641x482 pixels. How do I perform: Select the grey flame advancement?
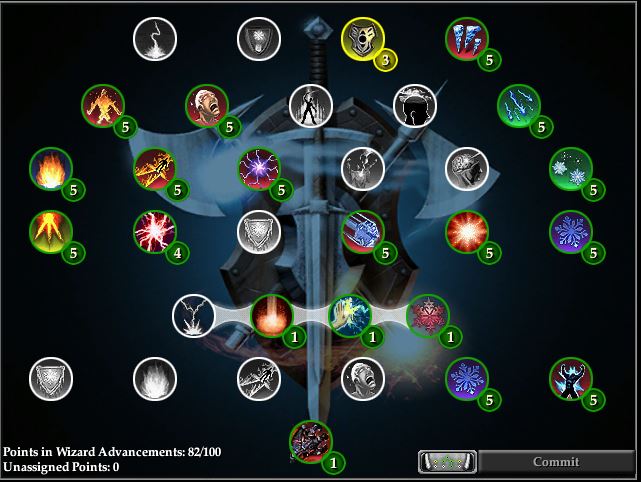pyautogui.click(x=155, y=378)
